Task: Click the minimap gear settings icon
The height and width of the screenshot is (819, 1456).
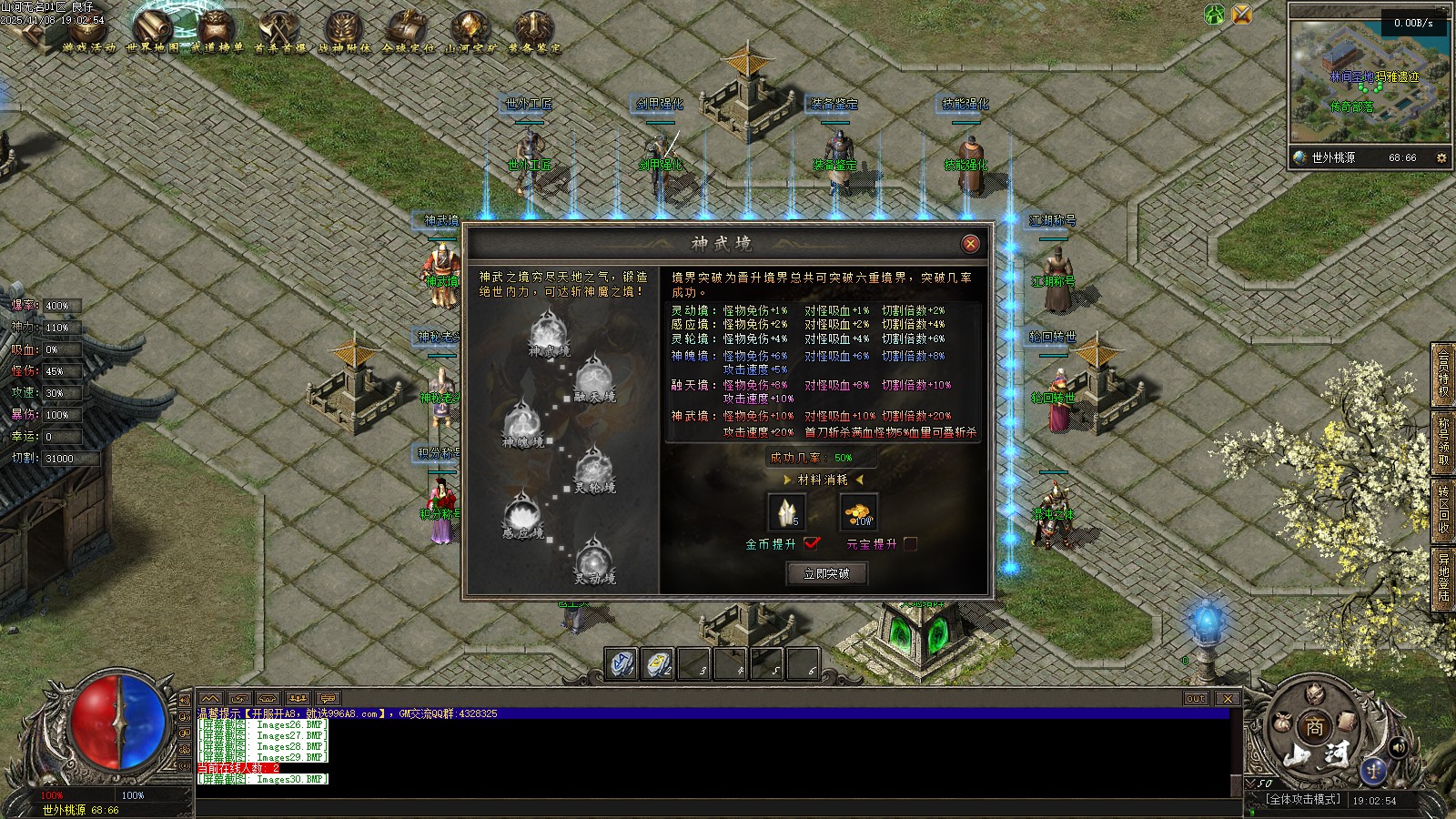Action: 1441,157
